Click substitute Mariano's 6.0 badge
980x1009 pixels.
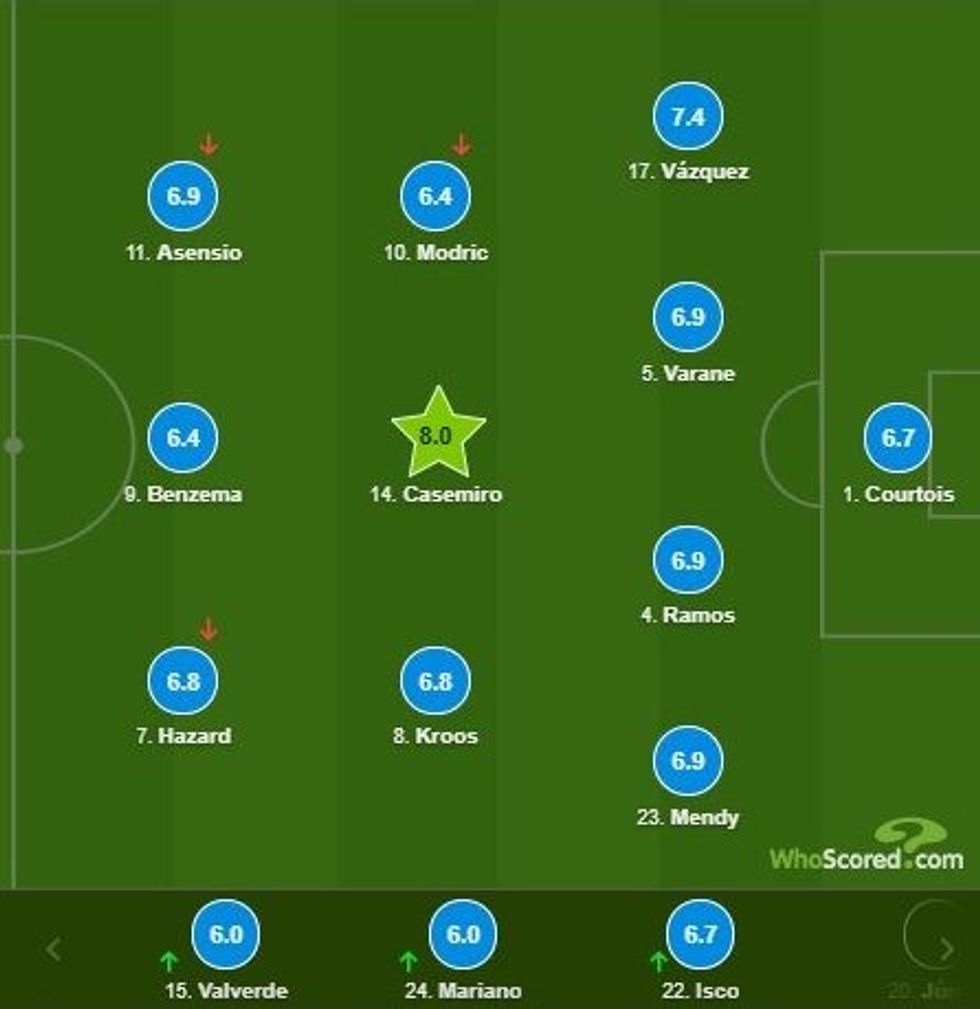[x=463, y=935]
